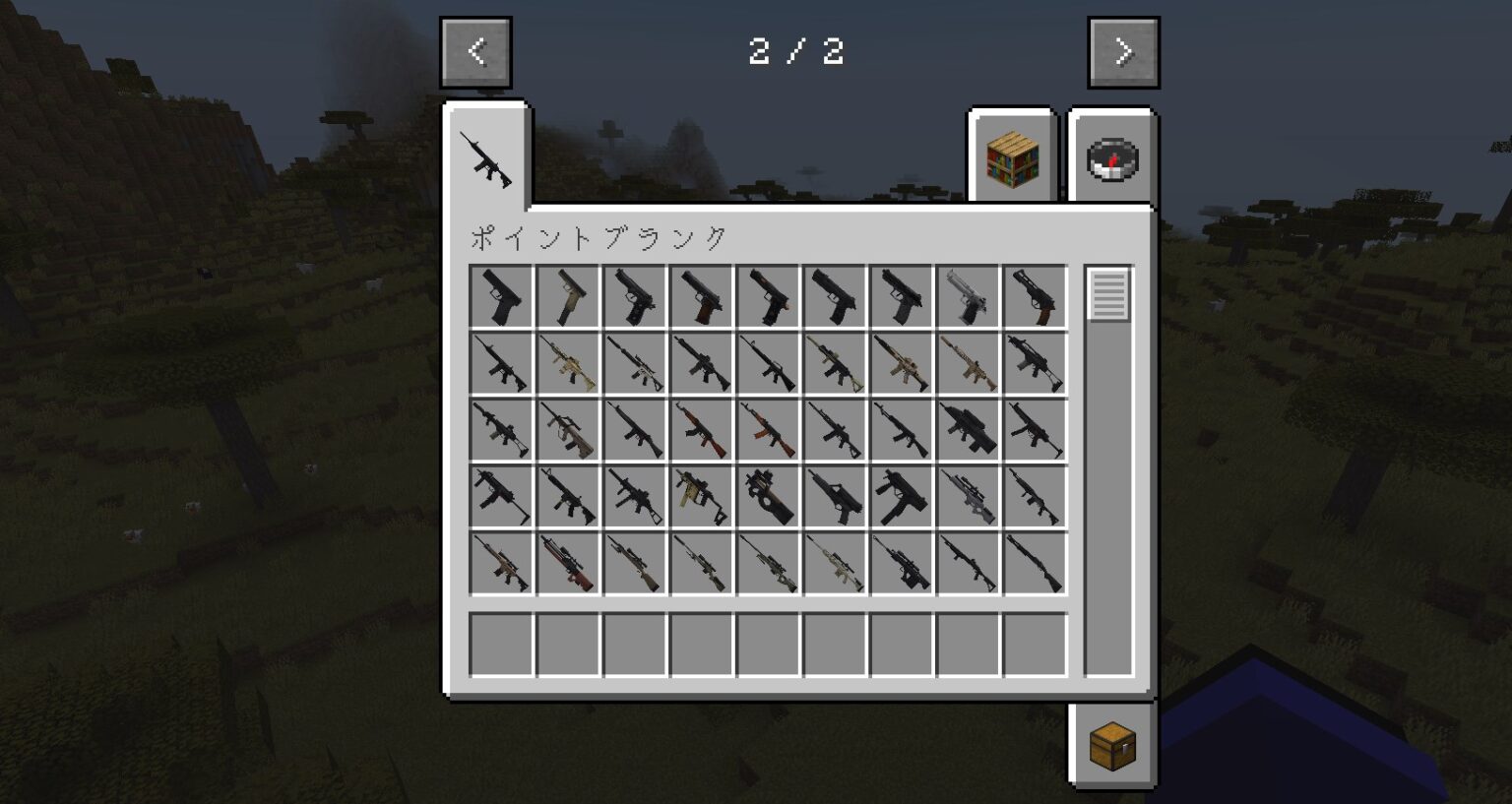1512x804 pixels.
Task: Select the pump shotgun in the last filled slot
Action: 1035,561
